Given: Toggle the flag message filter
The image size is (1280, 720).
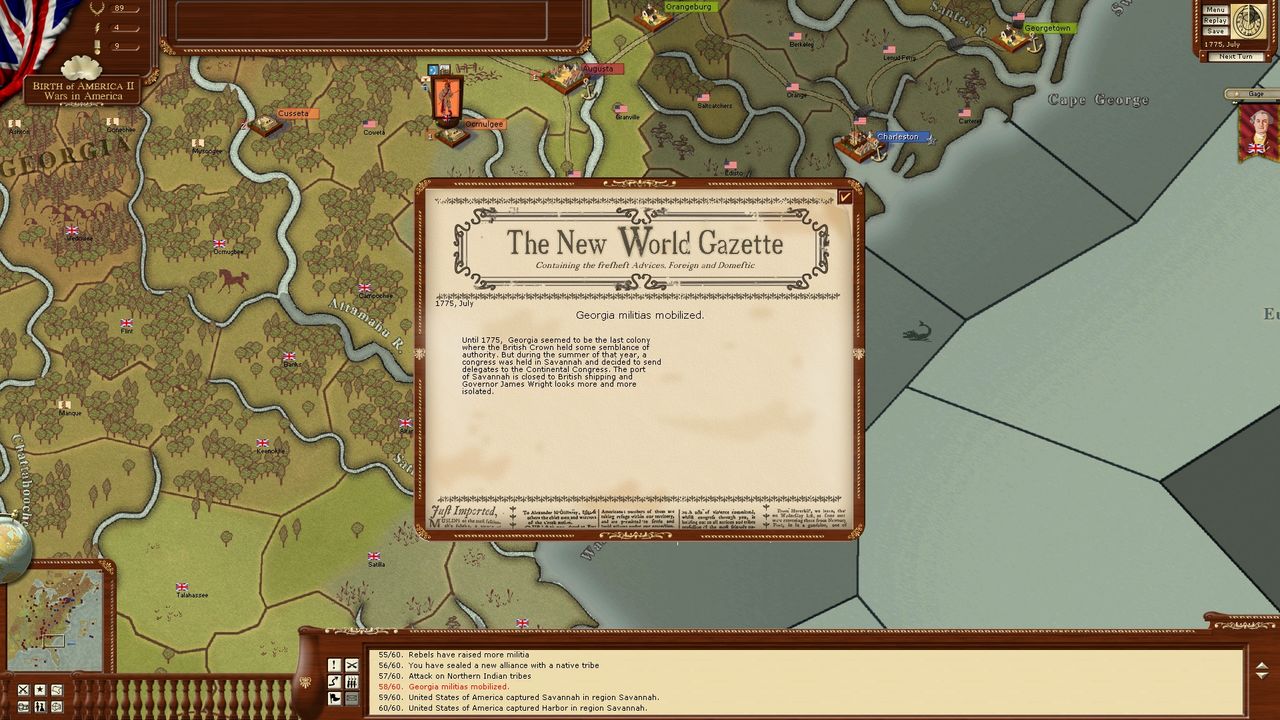Looking at the screenshot, I should [334, 698].
